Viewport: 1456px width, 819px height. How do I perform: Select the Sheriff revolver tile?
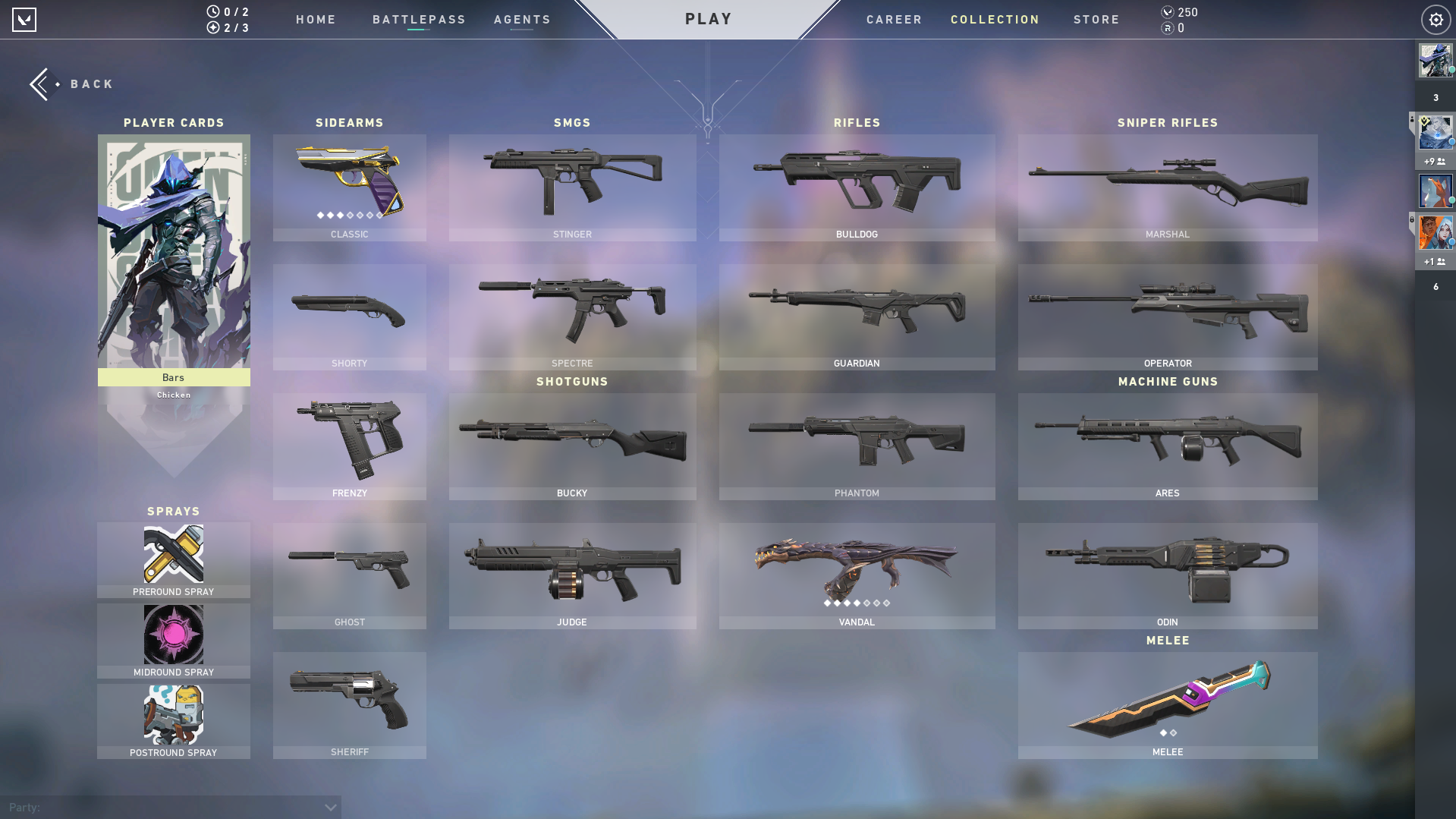point(349,704)
